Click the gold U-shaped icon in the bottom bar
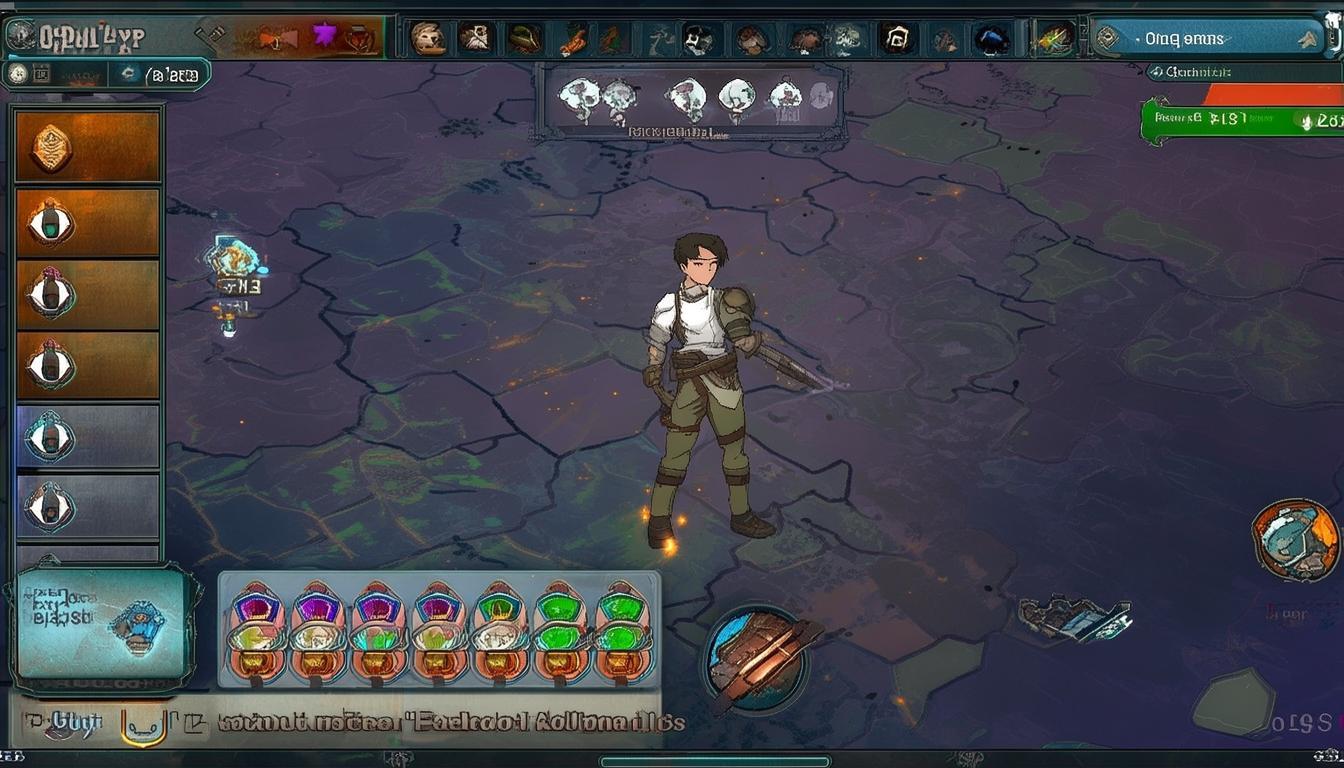 [x=143, y=728]
